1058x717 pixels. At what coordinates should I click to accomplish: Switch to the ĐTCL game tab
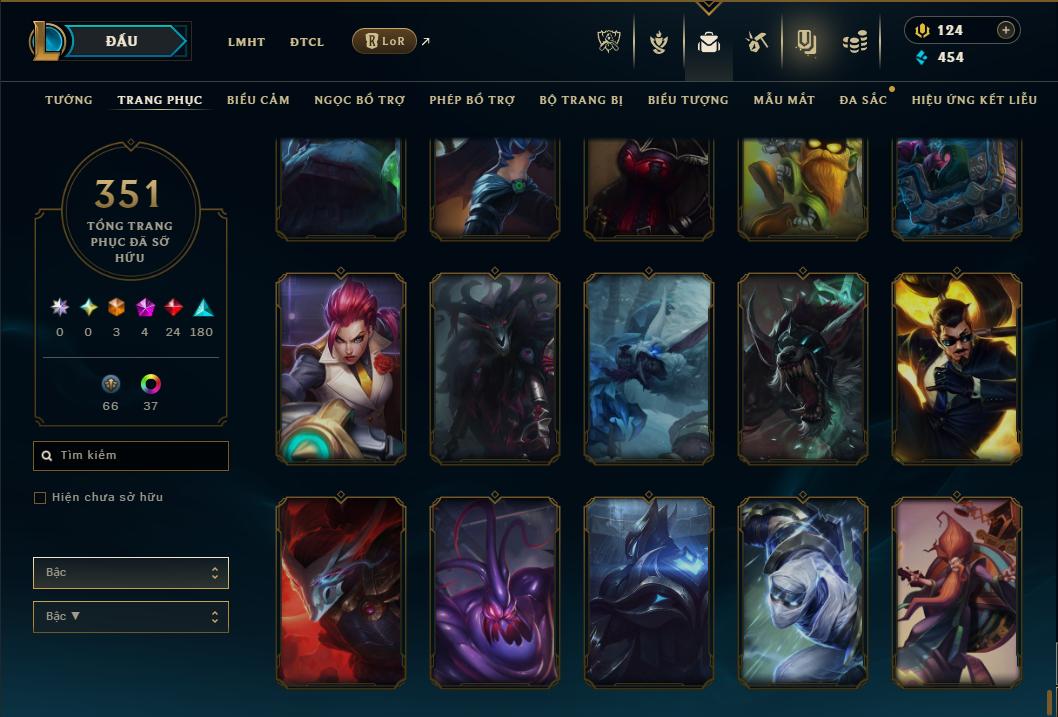click(307, 42)
